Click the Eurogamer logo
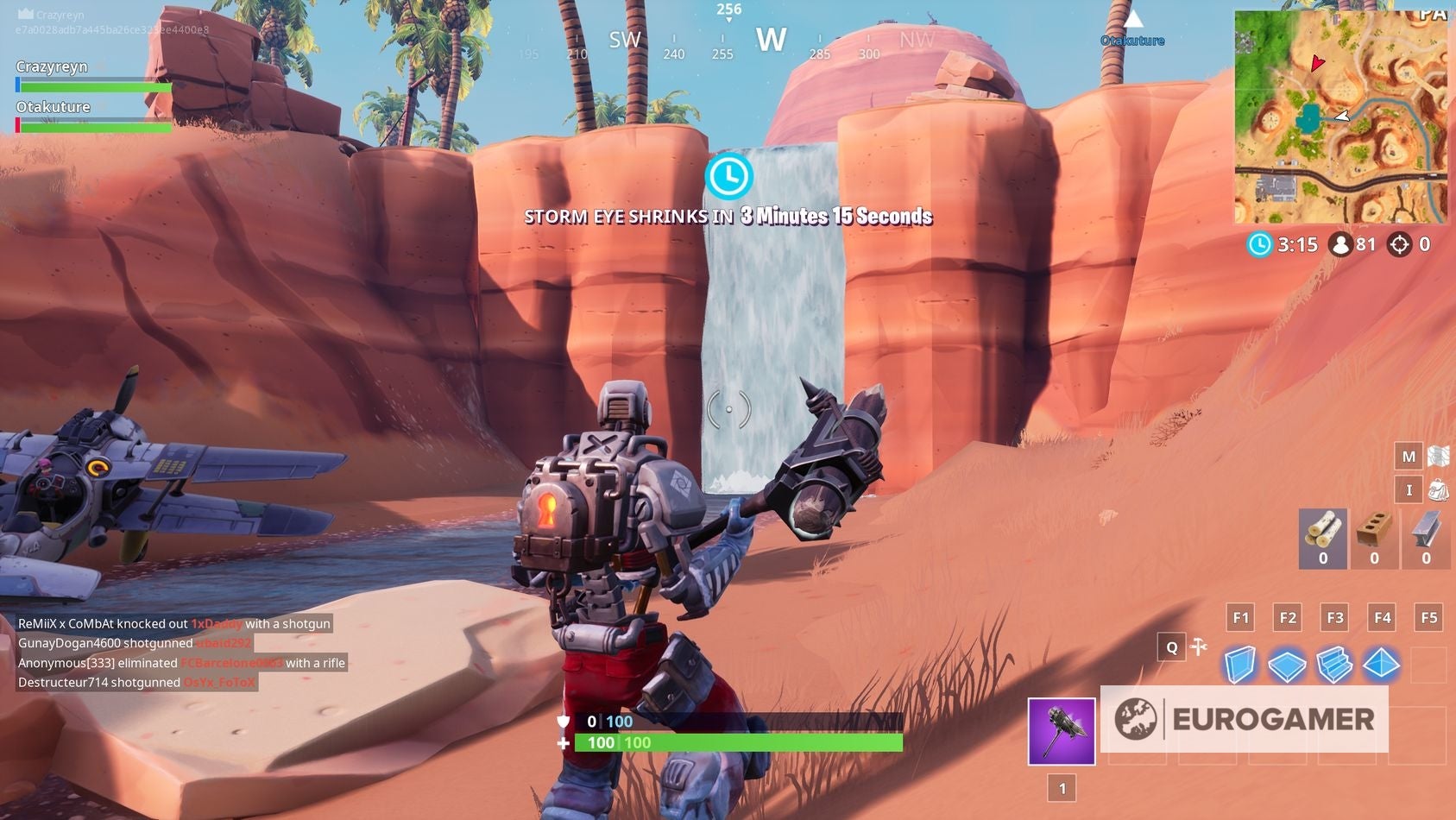1456x820 pixels. tap(1245, 719)
